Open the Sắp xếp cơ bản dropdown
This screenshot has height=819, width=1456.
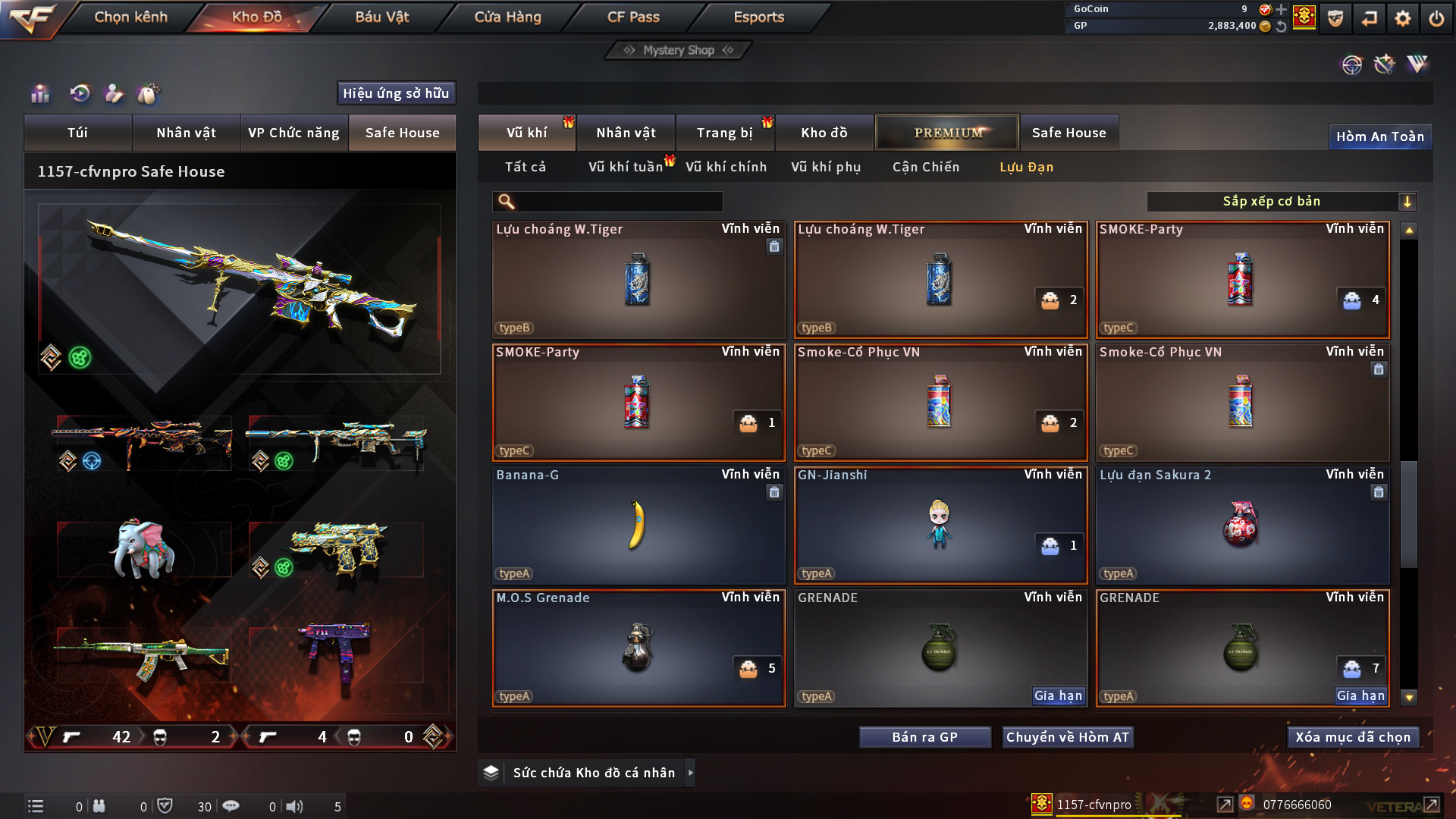pos(1281,201)
